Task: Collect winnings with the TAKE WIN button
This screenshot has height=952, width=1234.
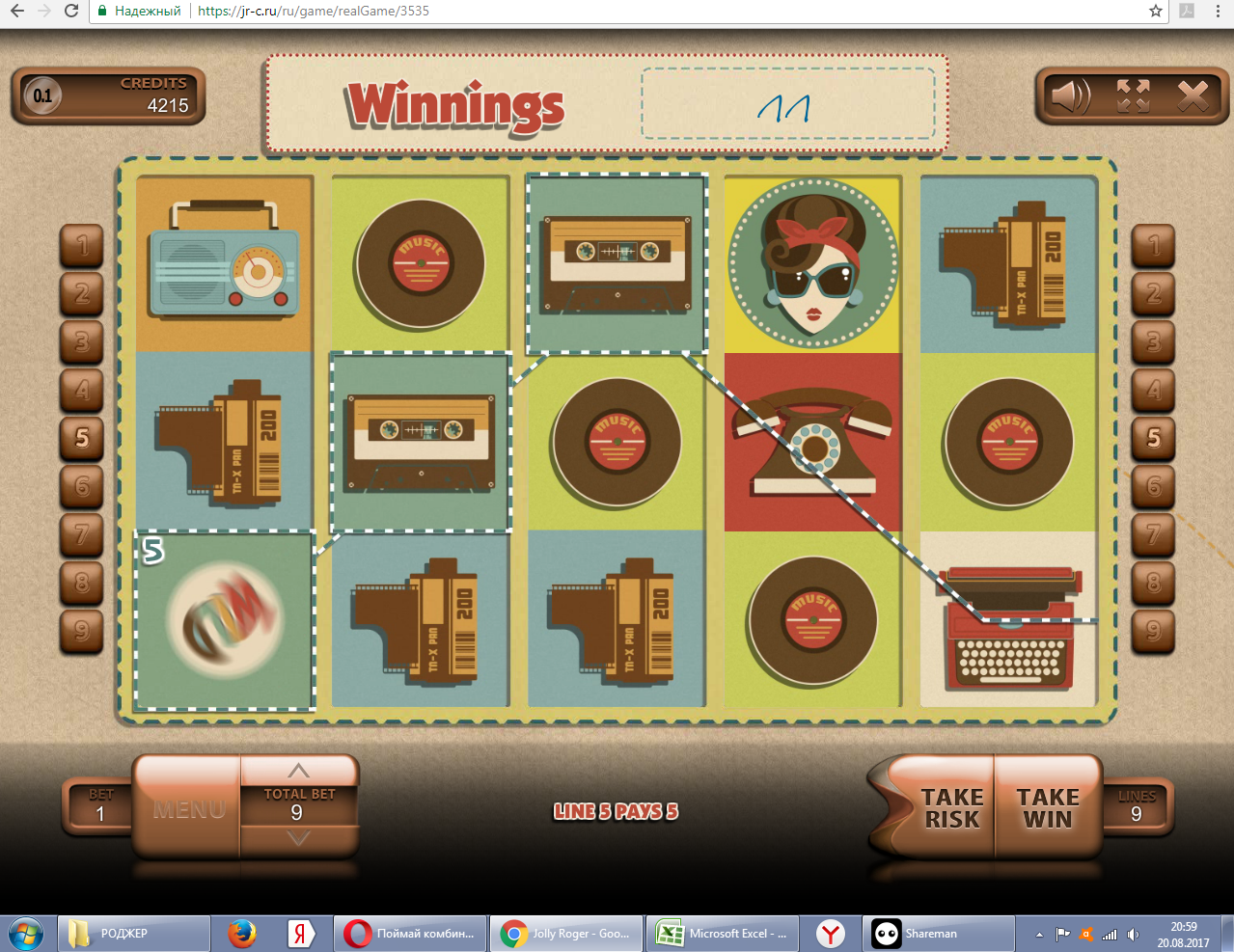Action: (1048, 808)
